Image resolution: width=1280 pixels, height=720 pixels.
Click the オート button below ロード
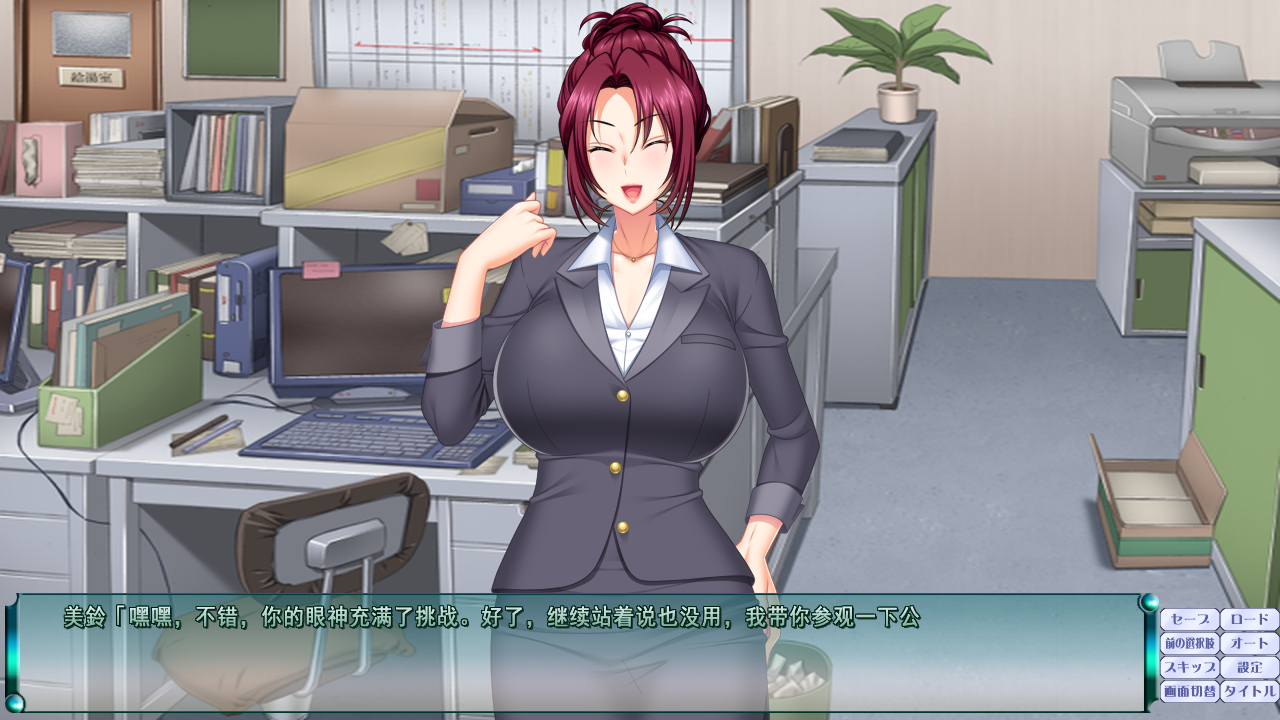1250,642
